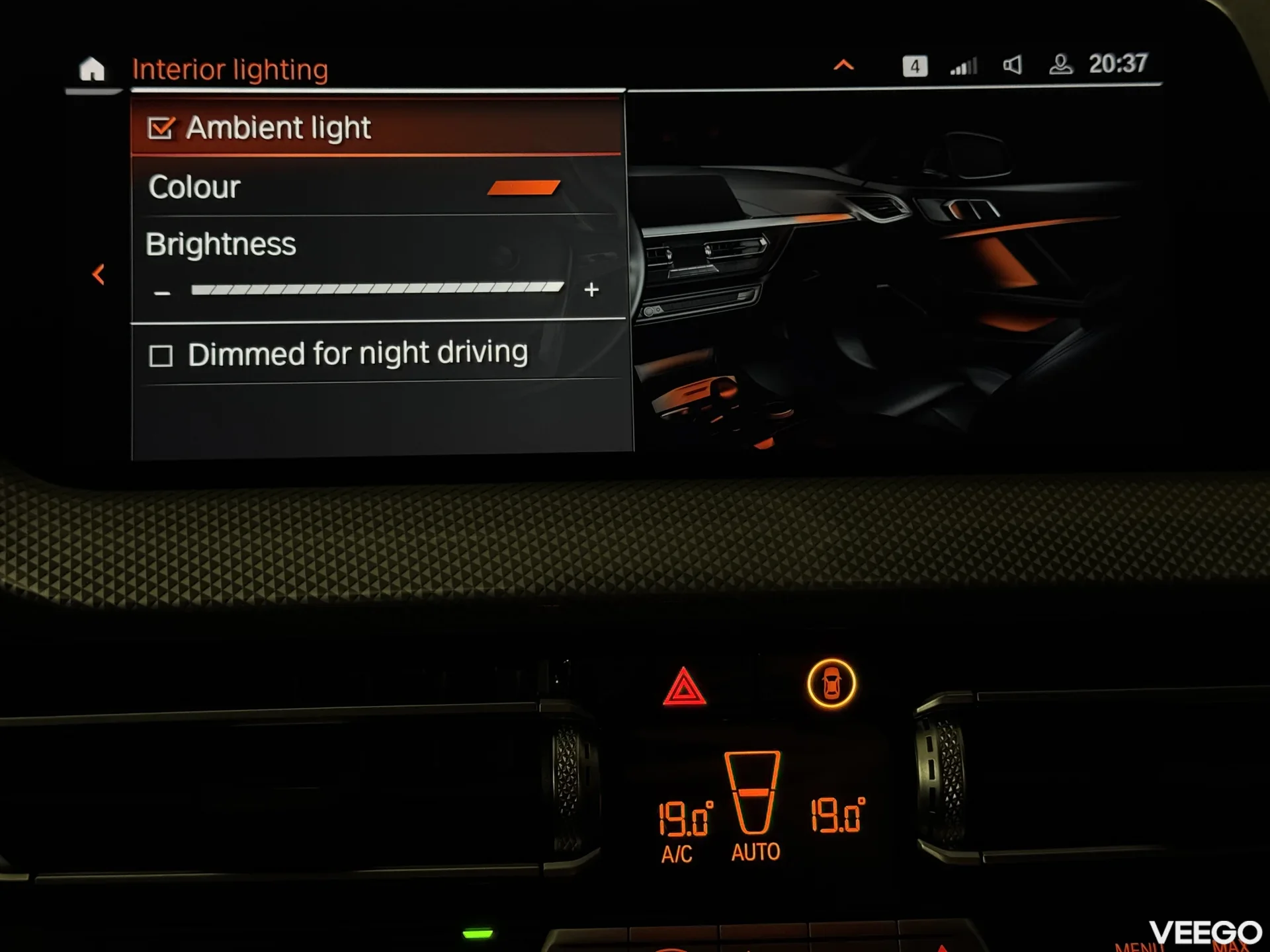Go back with the left arrow
This screenshot has height=952, width=1270.
coord(99,274)
